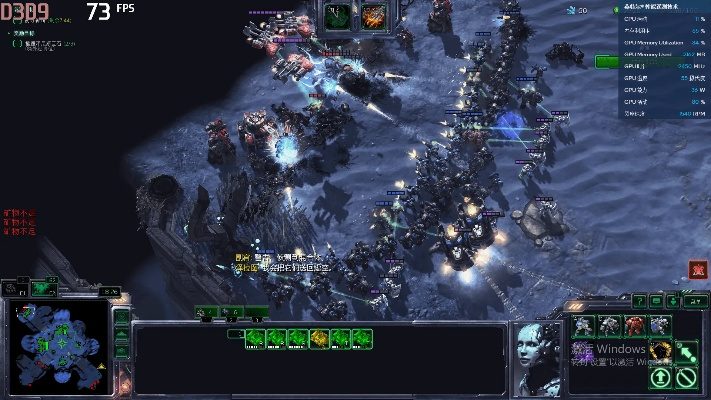Cancel with the crossed-circle command button

pos(686,377)
